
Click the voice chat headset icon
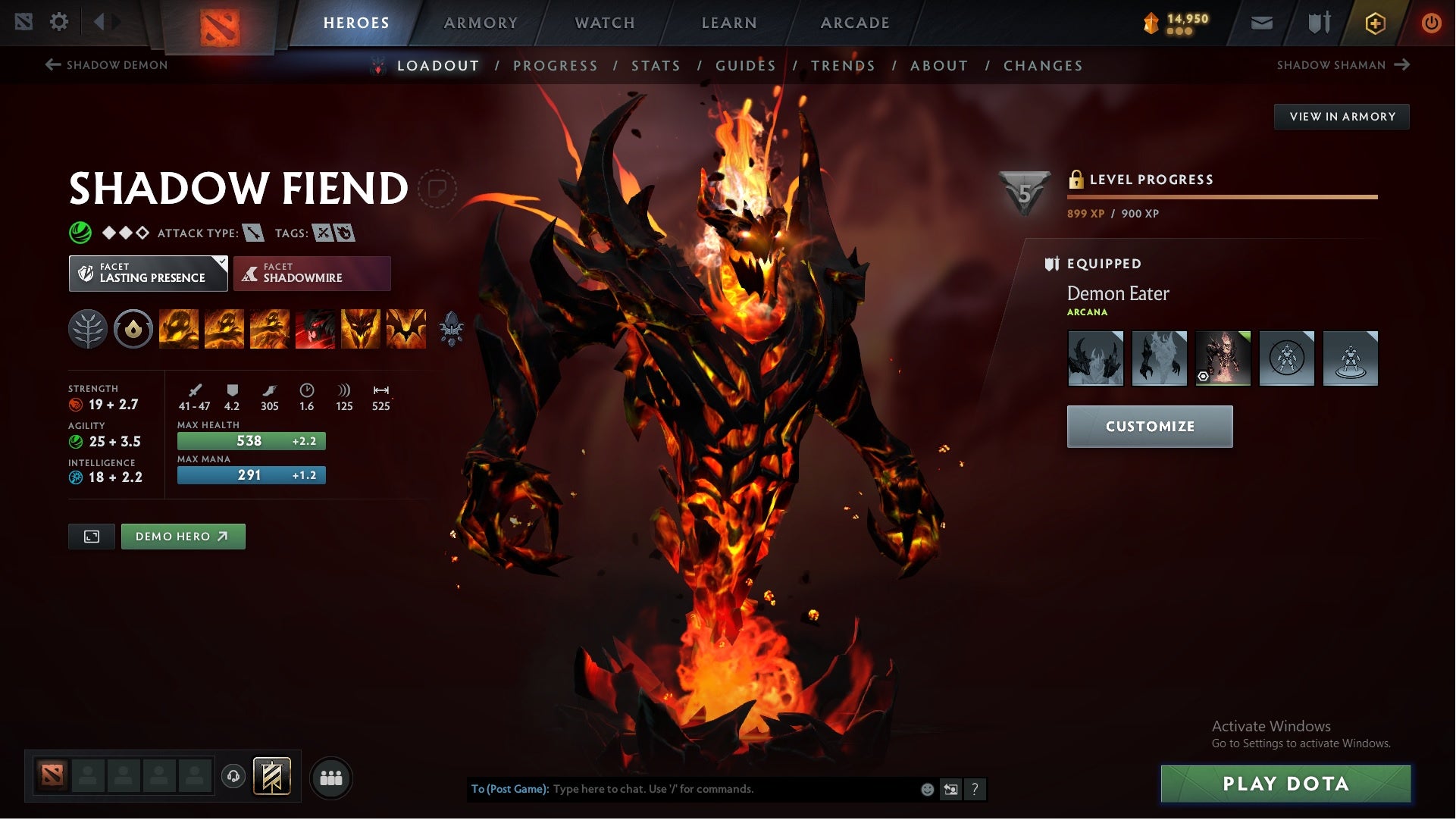point(233,778)
